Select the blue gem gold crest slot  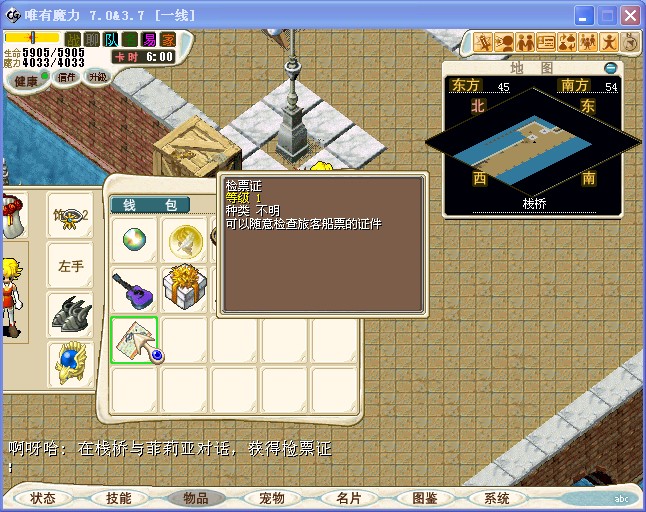pyautogui.click(x=71, y=364)
